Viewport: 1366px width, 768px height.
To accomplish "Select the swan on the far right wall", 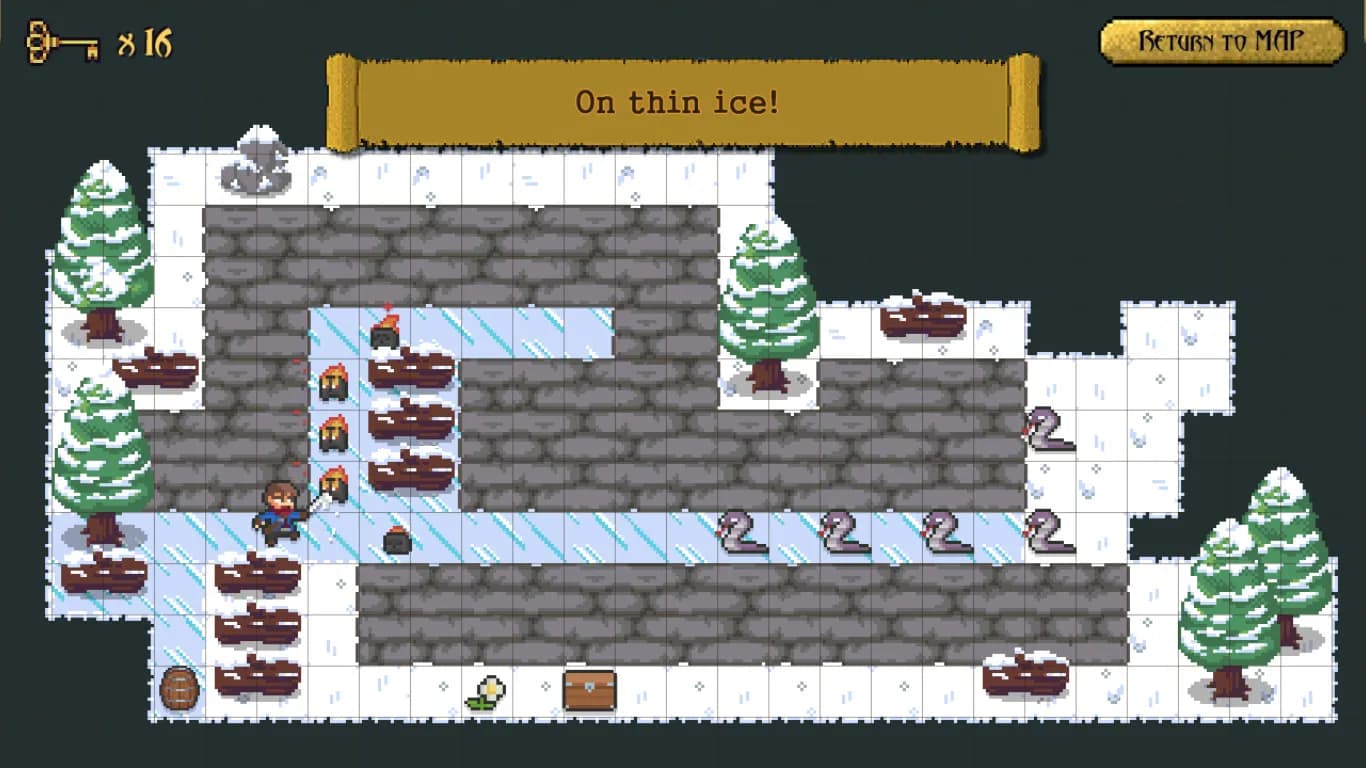I will pos(1047,432).
